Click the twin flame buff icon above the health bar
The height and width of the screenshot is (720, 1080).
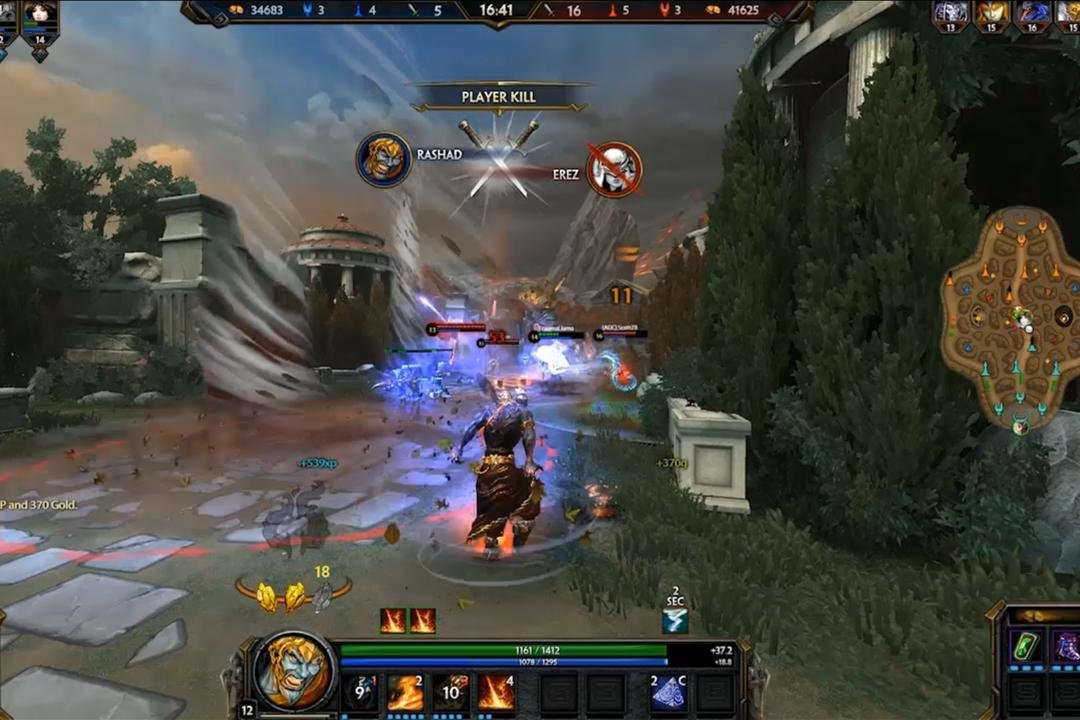[408, 621]
